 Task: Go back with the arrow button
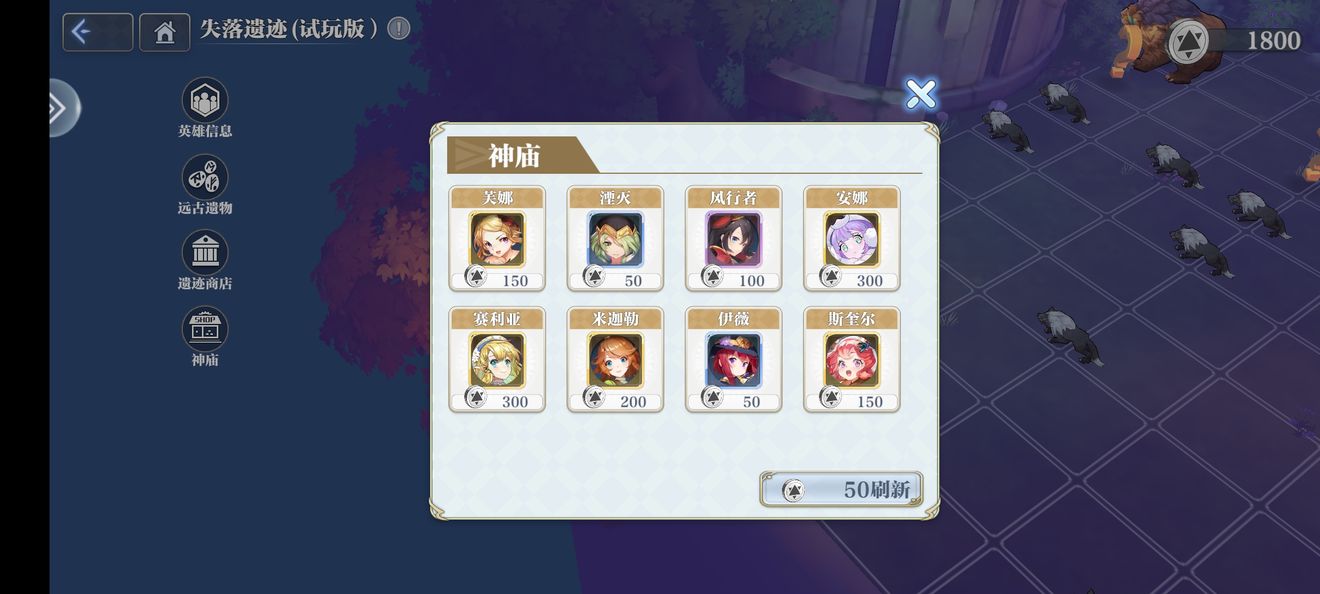(97, 32)
